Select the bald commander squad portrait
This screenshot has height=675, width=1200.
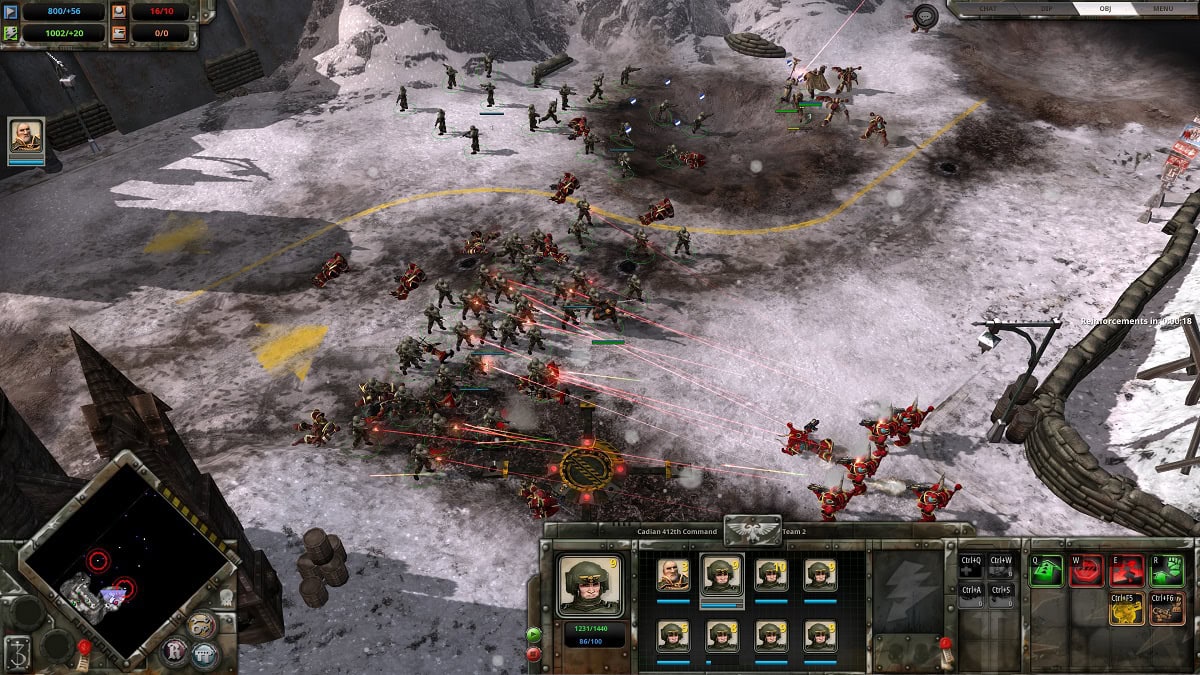[672, 575]
